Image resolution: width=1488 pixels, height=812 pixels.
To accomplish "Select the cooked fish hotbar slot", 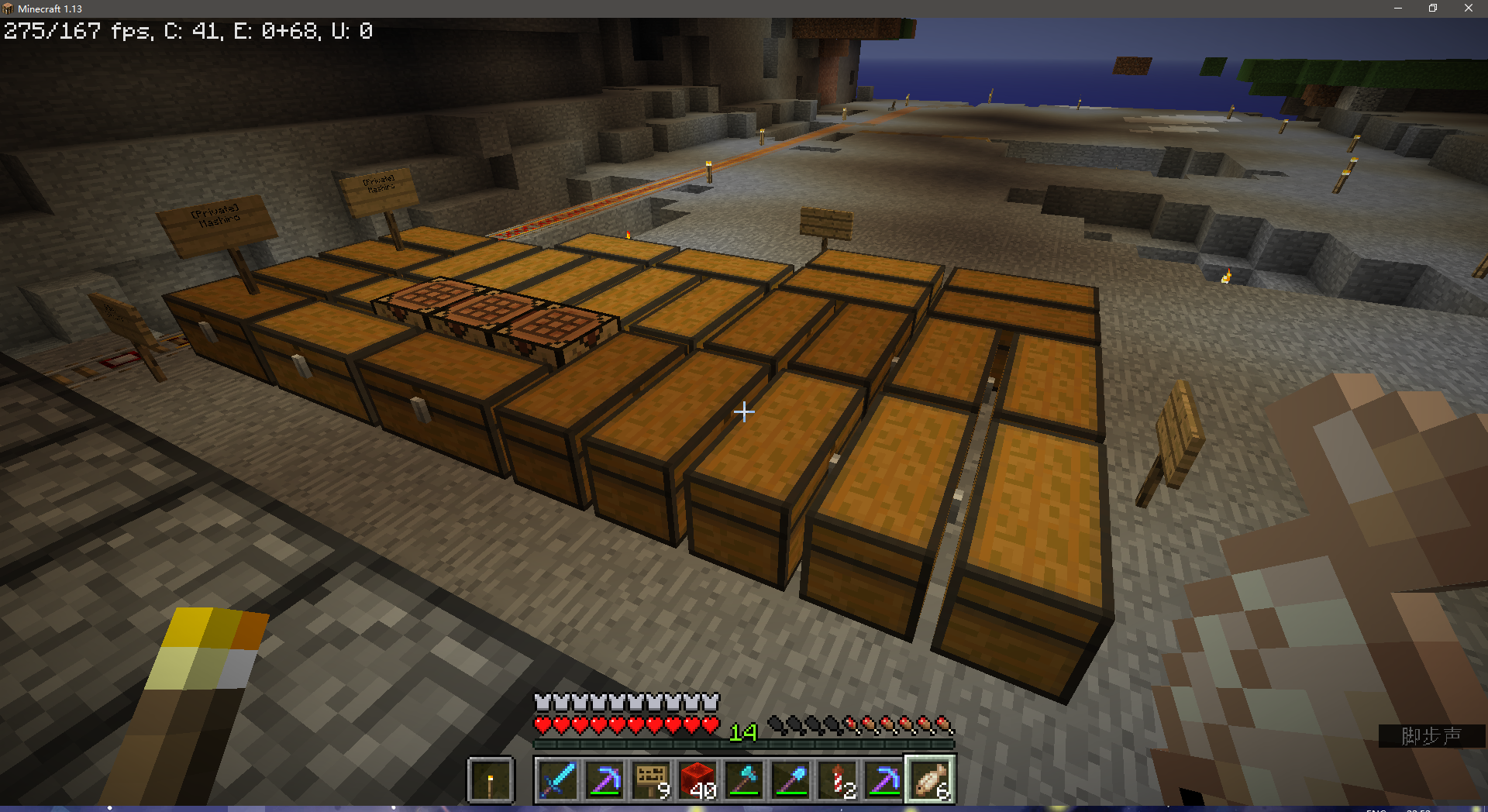I will point(930,779).
